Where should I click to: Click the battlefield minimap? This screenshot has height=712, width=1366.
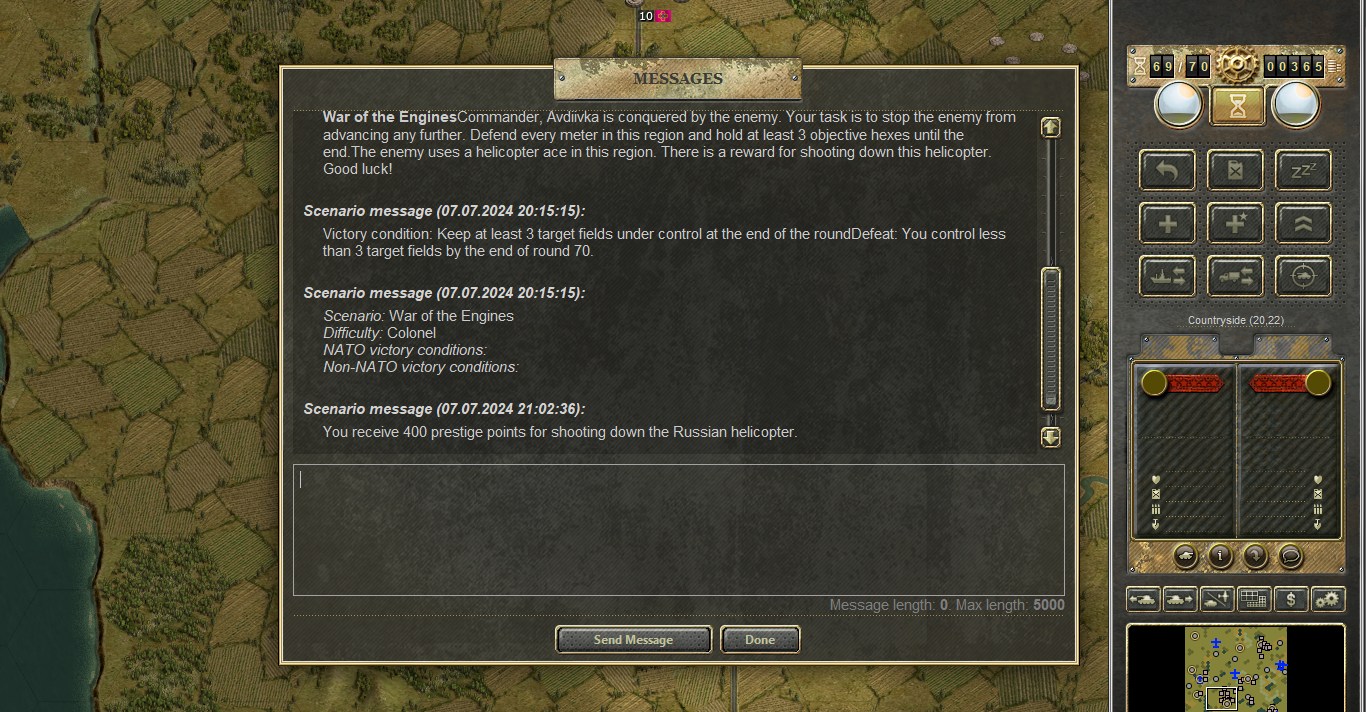coord(1236,668)
